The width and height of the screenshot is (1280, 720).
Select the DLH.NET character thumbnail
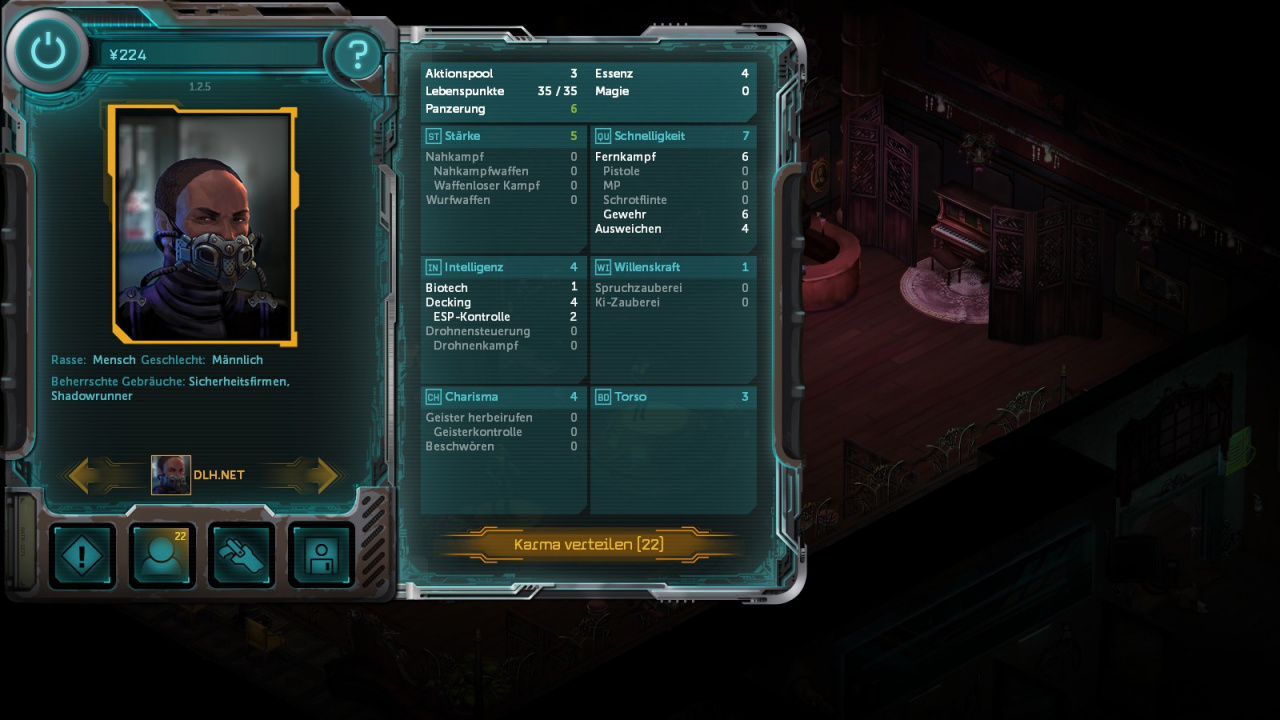pos(171,475)
